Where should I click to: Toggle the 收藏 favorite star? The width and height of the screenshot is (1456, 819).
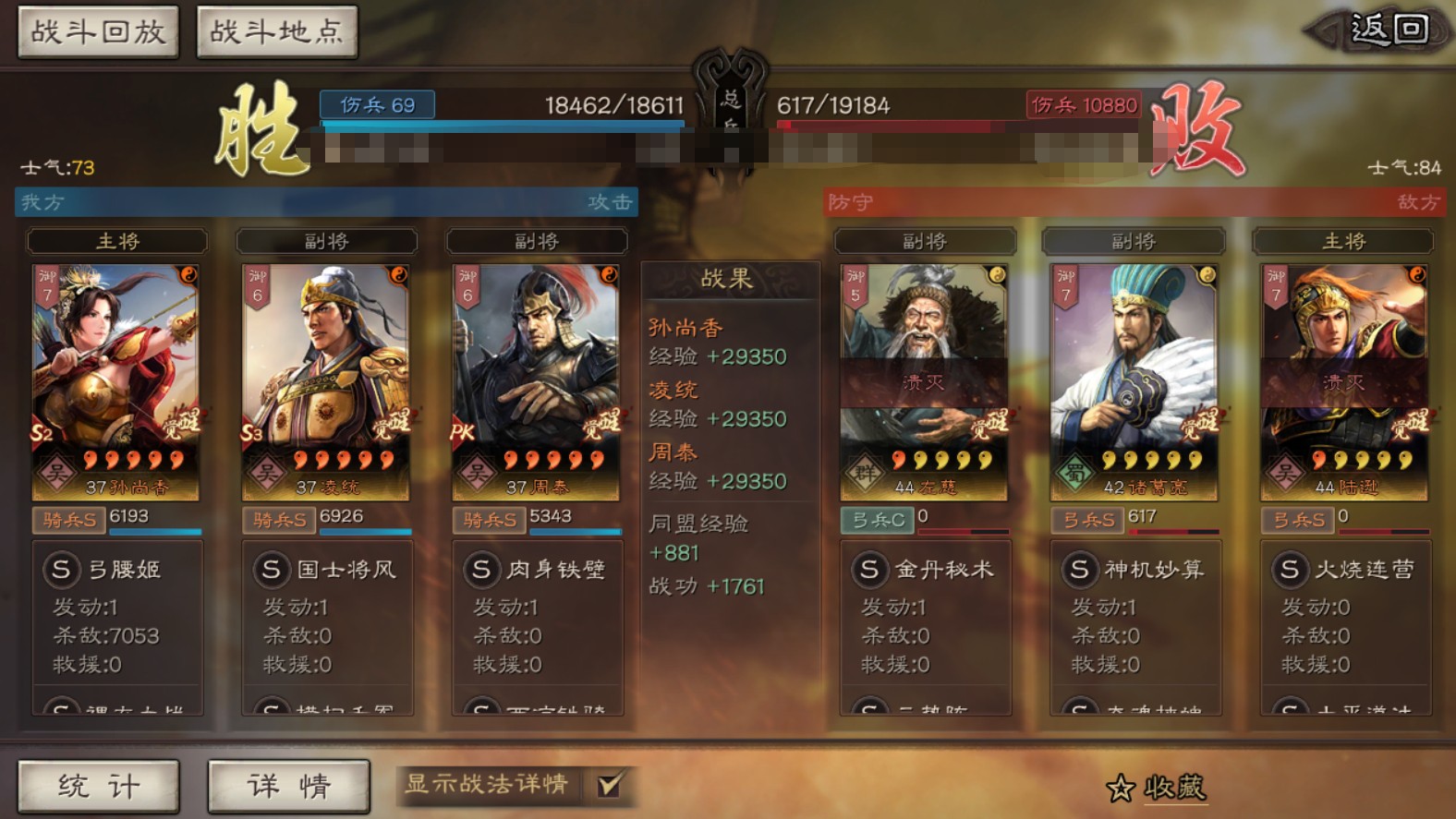(x=1121, y=786)
